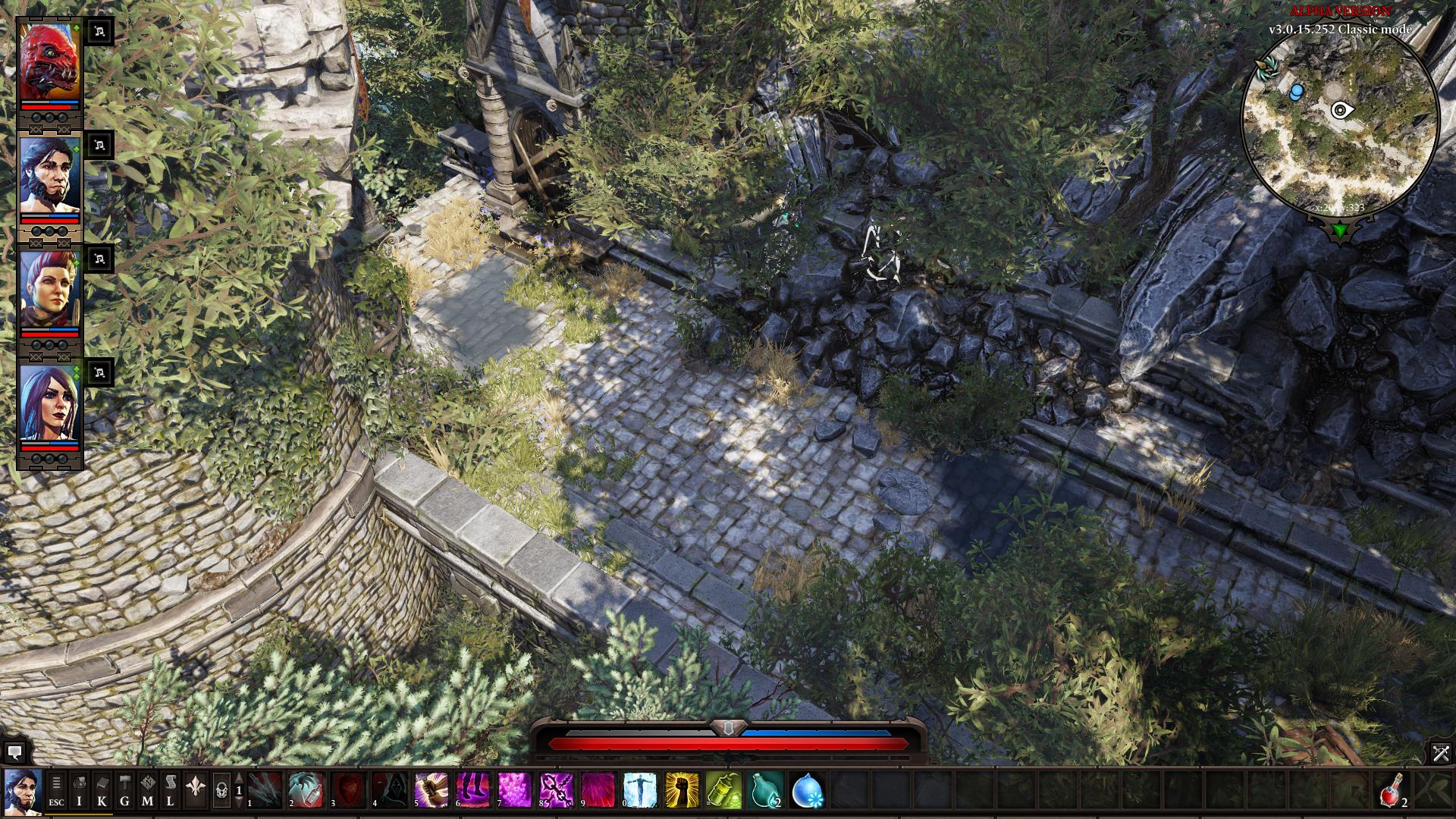Select the pink-haired woman party portrait
The width and height of the screenshot is (1456, 819).
(49, 289)
